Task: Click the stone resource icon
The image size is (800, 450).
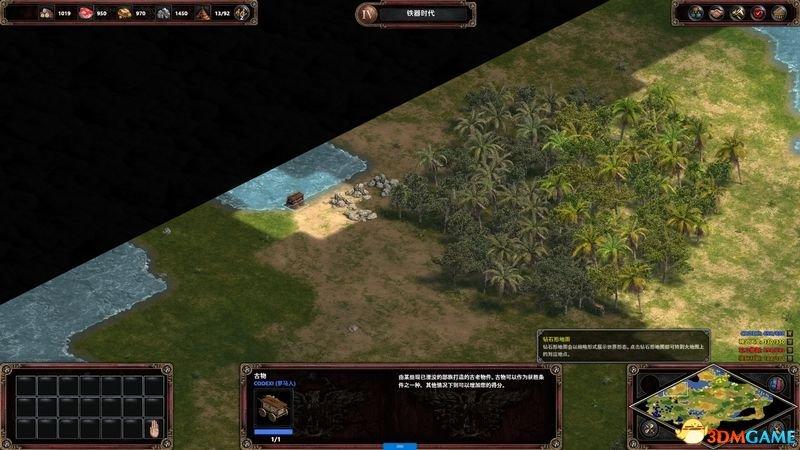Action: tap(163, 14)
